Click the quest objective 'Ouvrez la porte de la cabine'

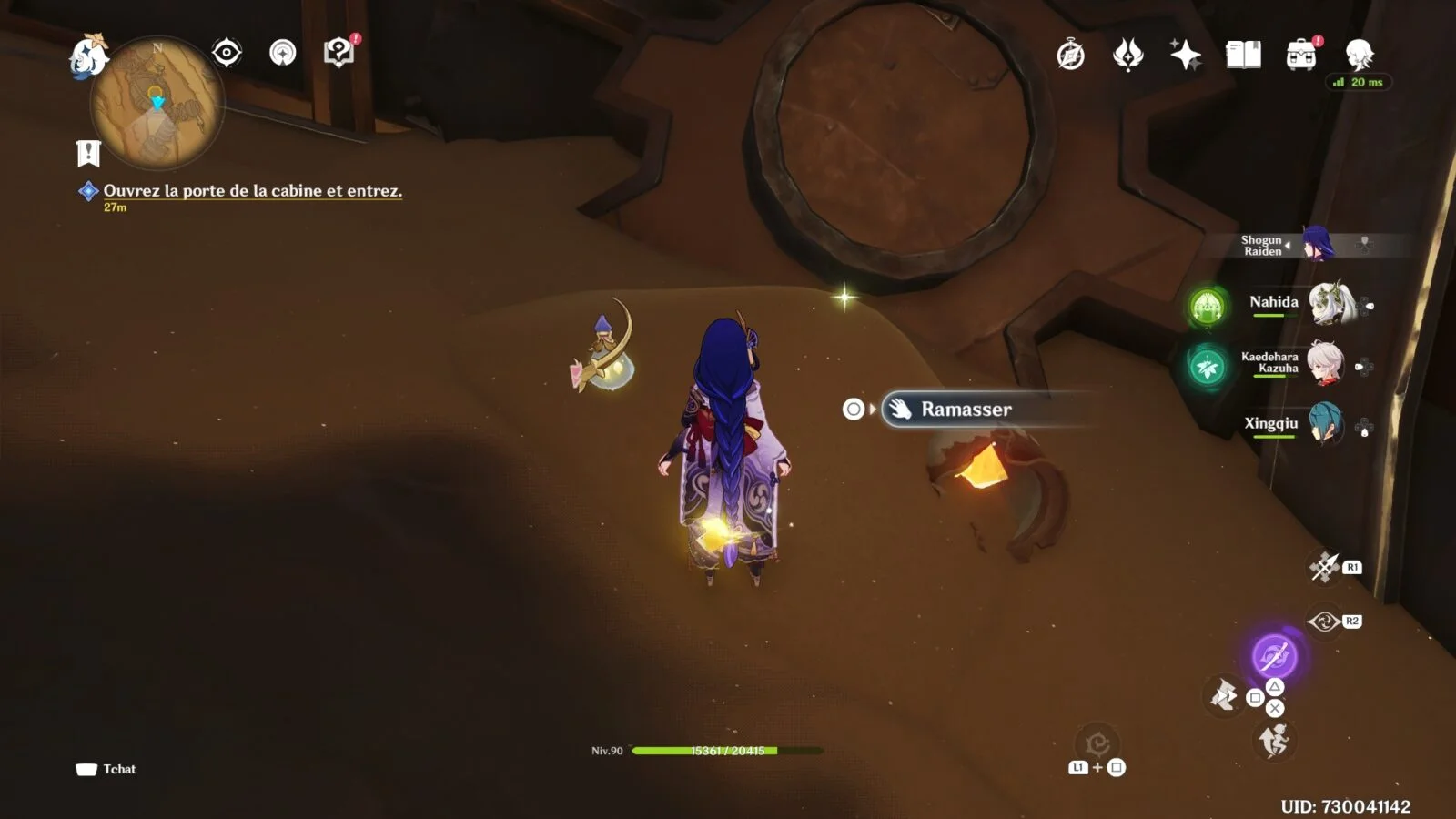click(252, 191)
